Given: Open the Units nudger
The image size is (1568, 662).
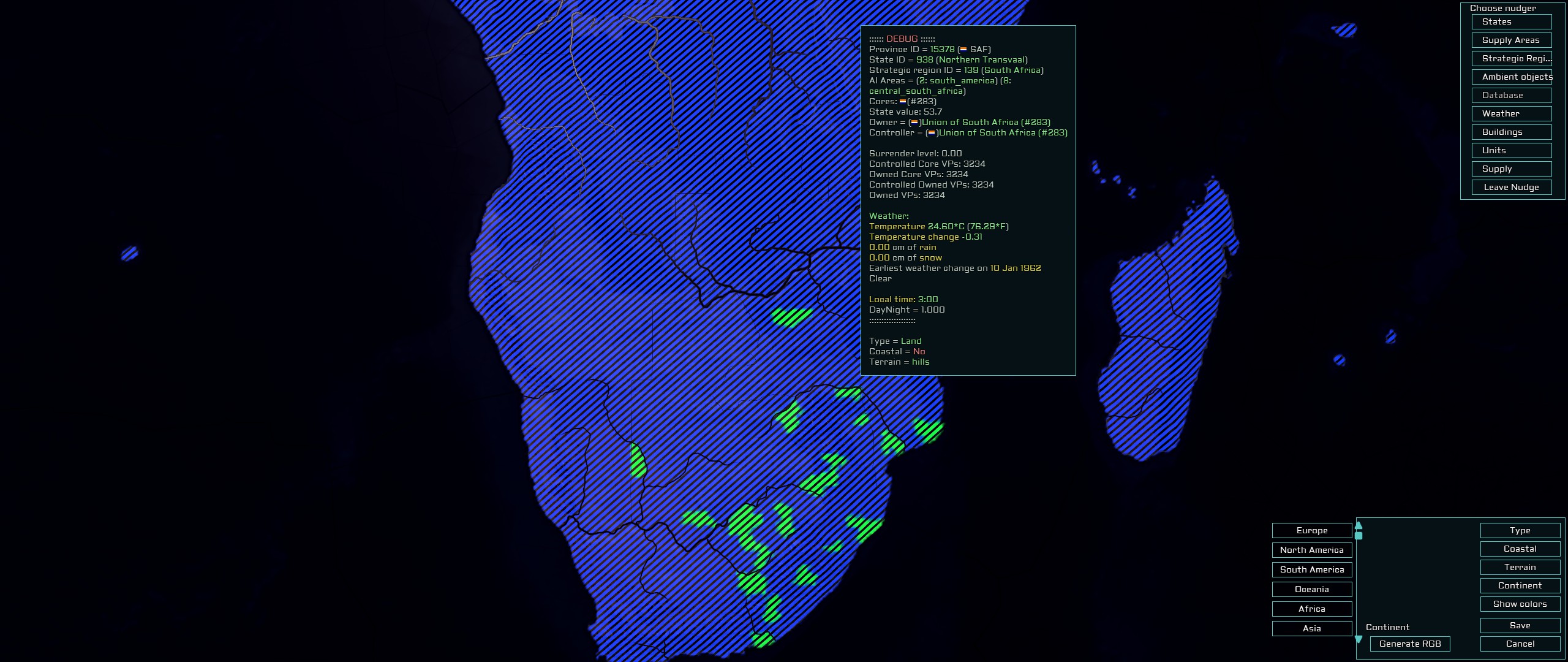Looking at the screenshot, I should tap(1511, 150).
